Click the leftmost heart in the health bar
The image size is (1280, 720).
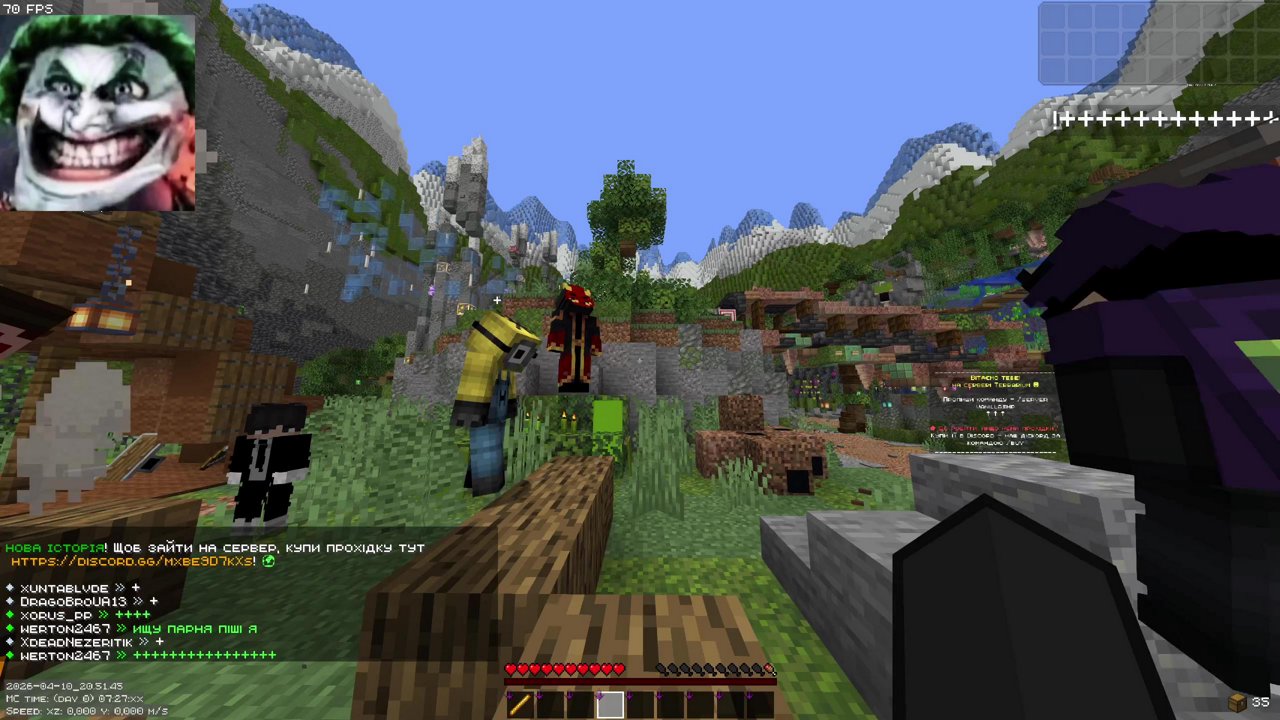click(x=511, y=669)
